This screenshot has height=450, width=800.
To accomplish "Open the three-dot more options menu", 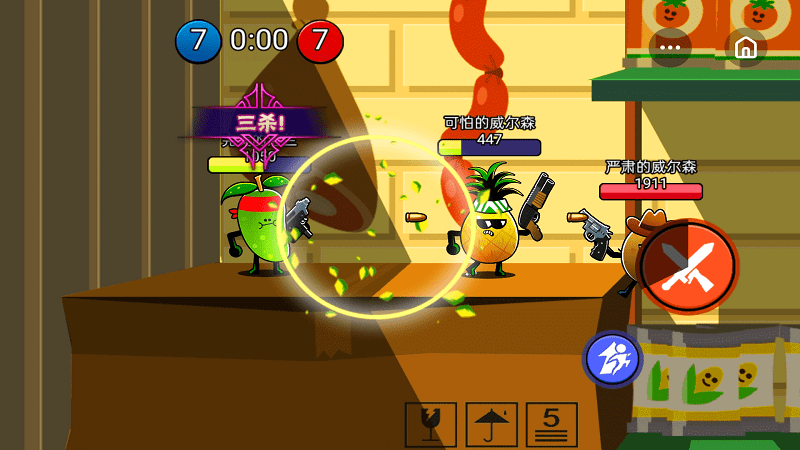I will [x=670, y=47].
